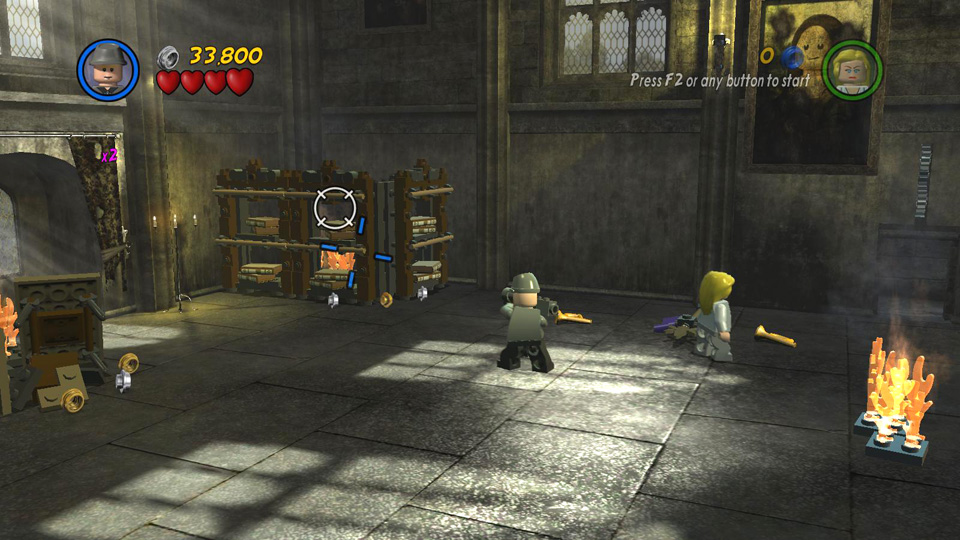
Task: Select player one's character portrait
Action: (x=108, y=70)
